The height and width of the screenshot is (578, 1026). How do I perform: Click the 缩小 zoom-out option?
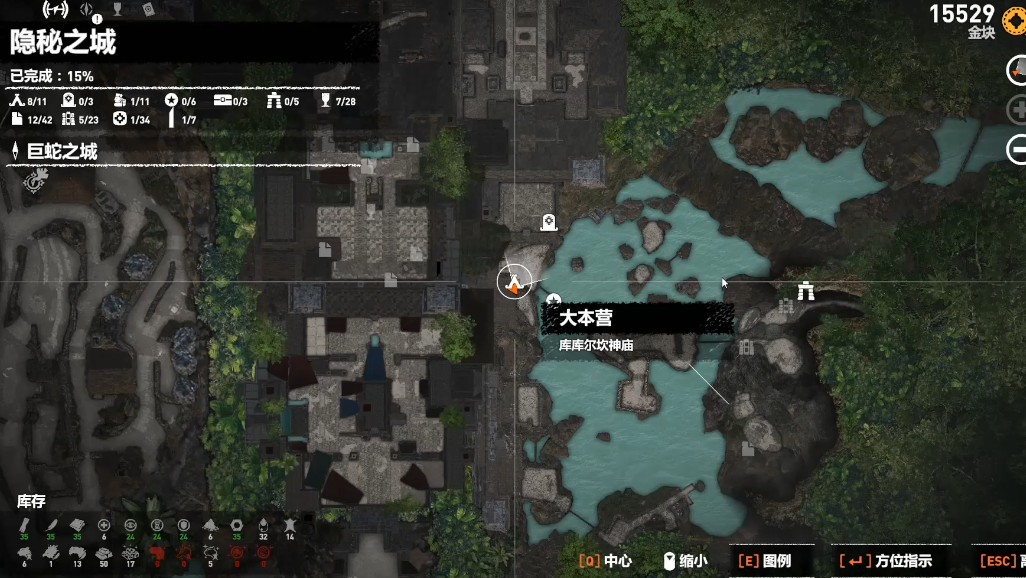coord(685,561)
